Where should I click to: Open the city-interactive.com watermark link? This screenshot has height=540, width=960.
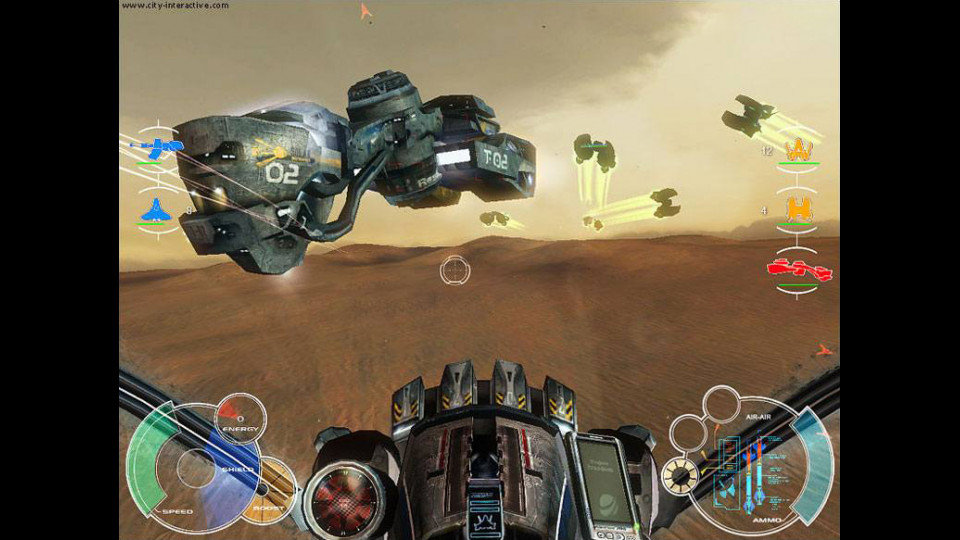(176, 6)
